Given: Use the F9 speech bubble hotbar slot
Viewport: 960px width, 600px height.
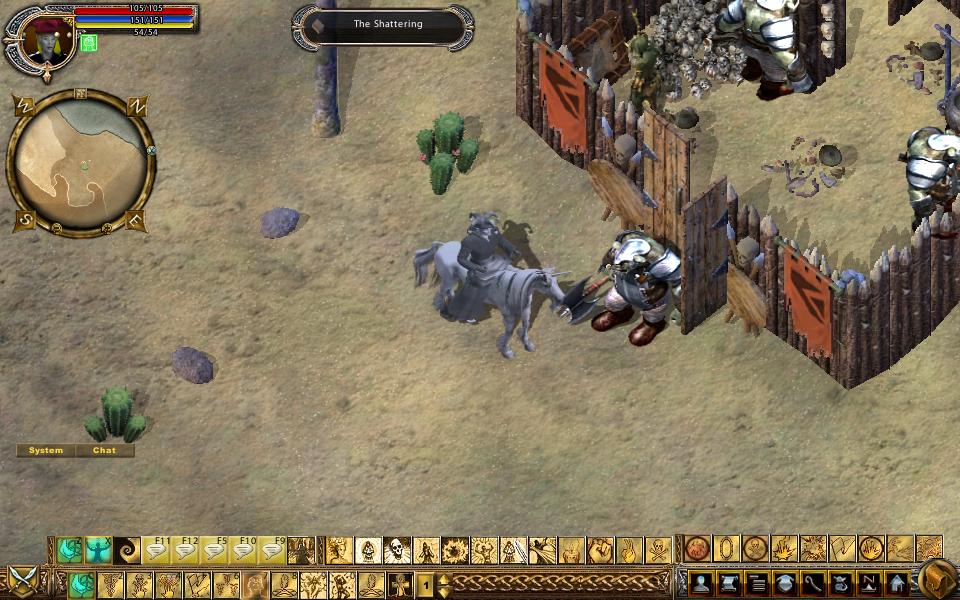Looking at the screenshot, I should (273, 550).
